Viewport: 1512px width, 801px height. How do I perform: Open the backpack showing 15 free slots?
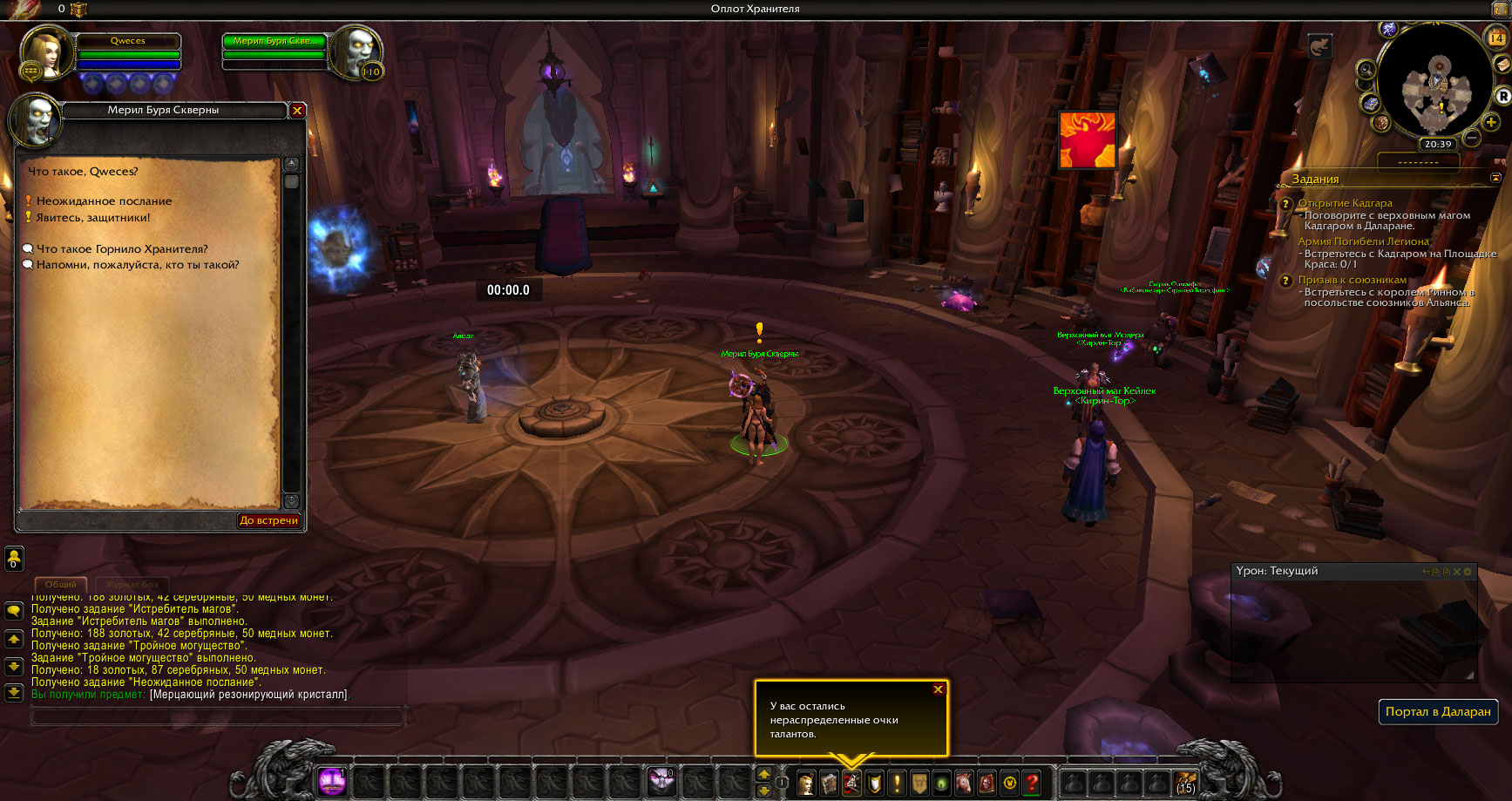point(1185,783)
